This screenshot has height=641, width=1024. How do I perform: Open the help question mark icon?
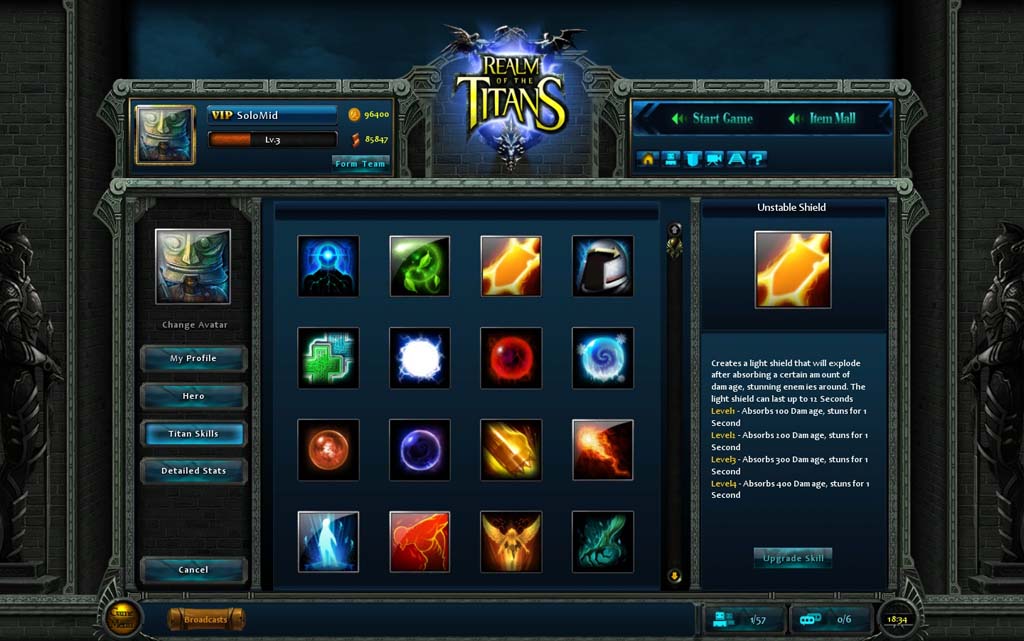(758, 158)
